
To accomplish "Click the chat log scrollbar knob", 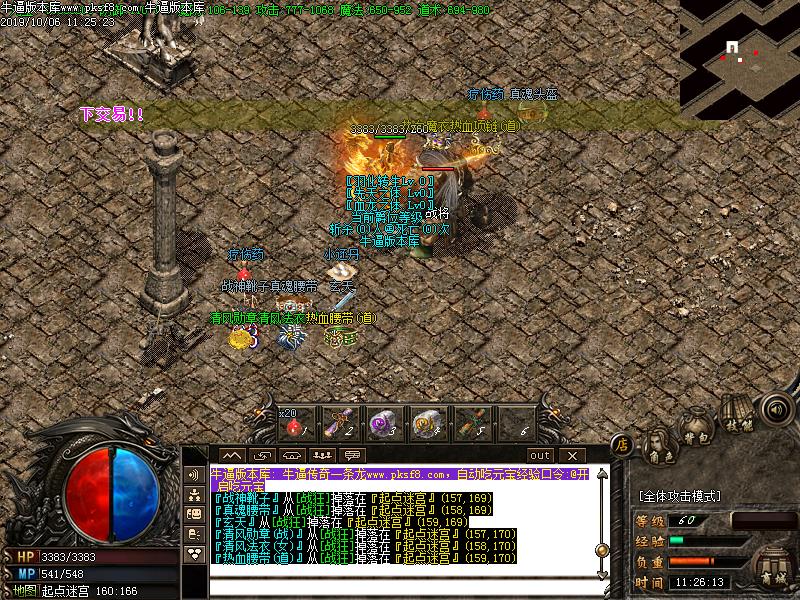I will (x=601, y=549).
